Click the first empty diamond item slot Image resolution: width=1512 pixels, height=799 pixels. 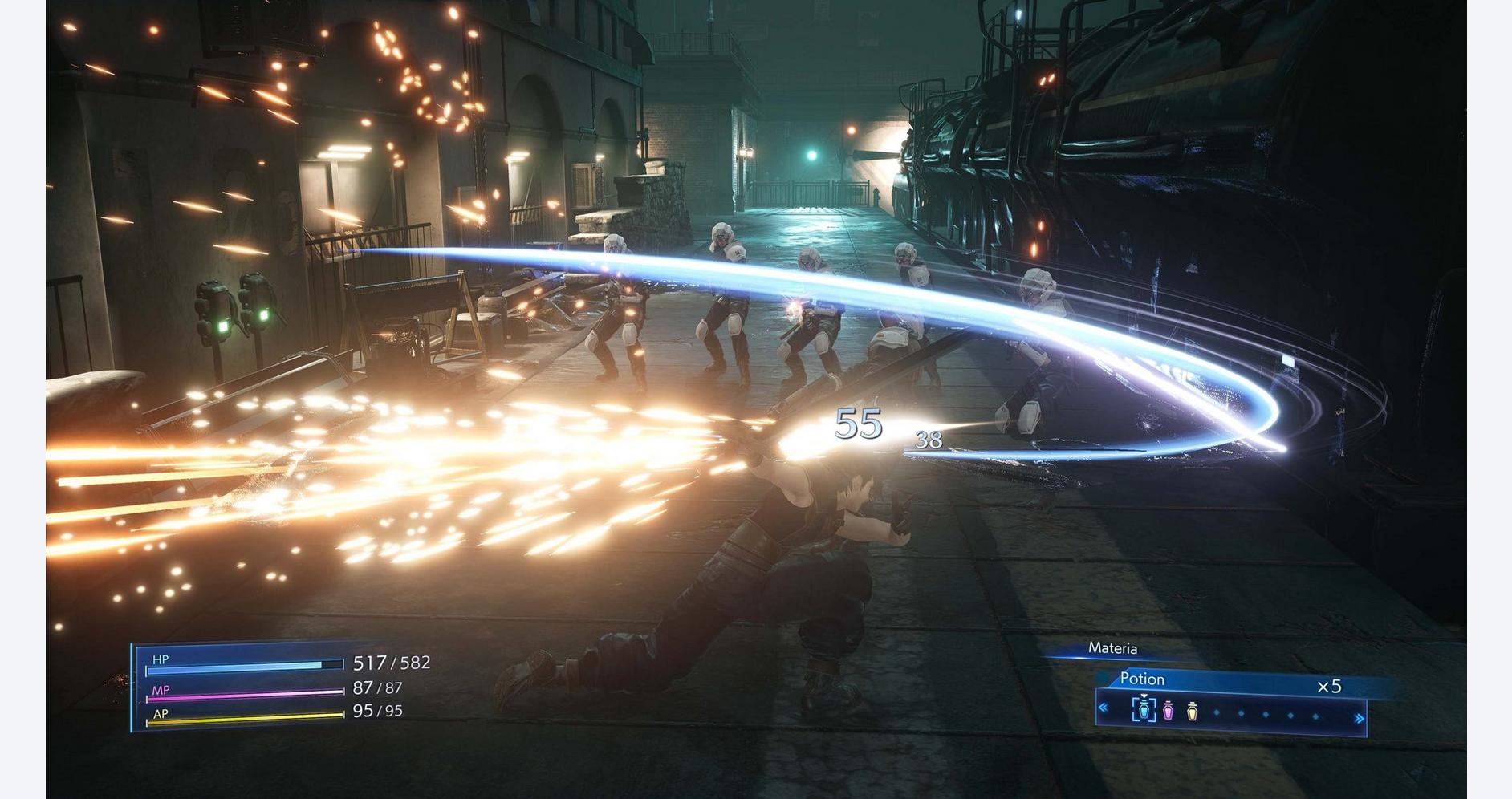(1217, 712)
